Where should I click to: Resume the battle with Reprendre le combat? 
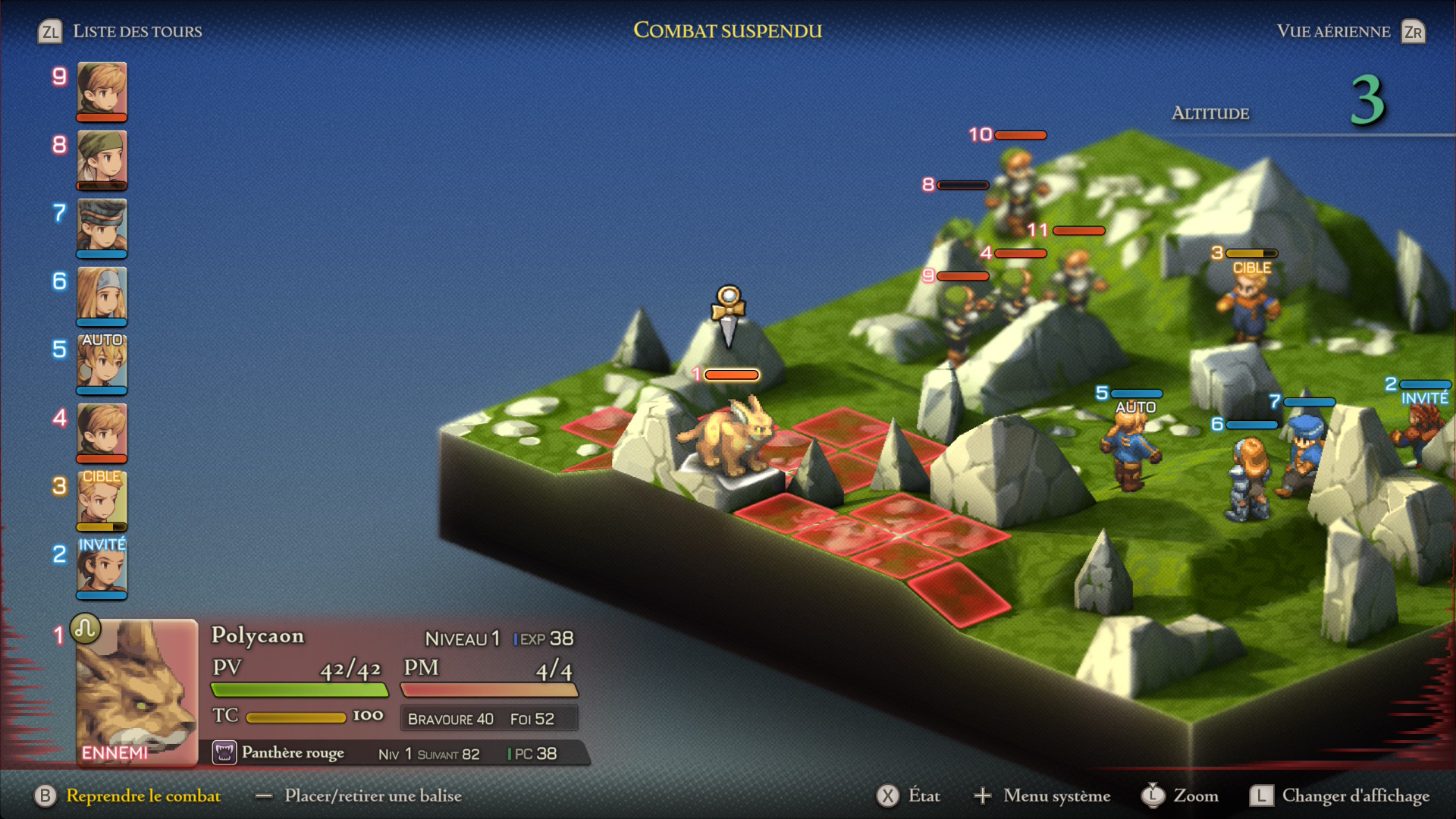[143, 795]
